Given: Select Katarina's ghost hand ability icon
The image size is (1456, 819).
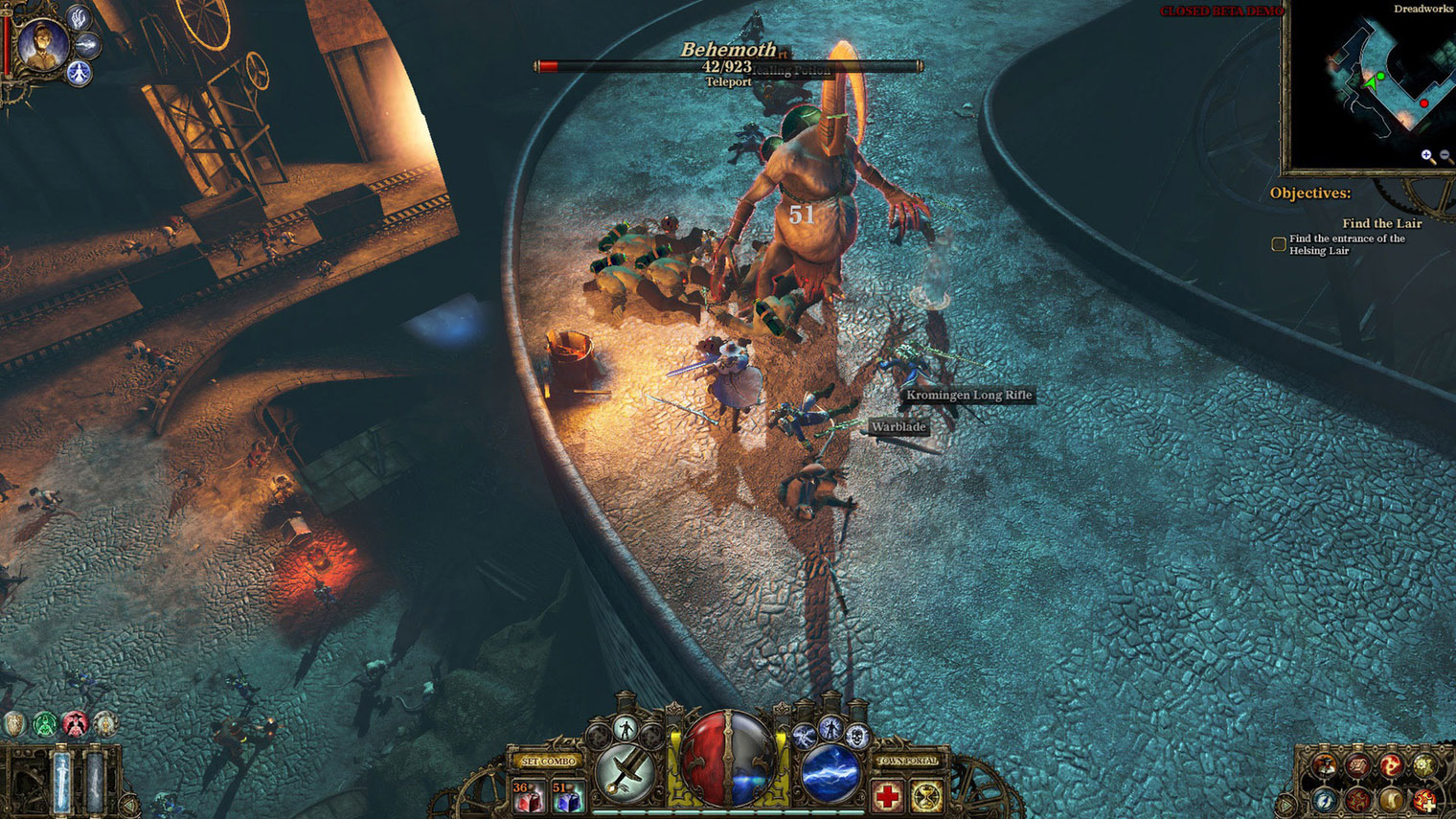Looking at the screenshot, I should pyautogui.click(x=79, y=17).
